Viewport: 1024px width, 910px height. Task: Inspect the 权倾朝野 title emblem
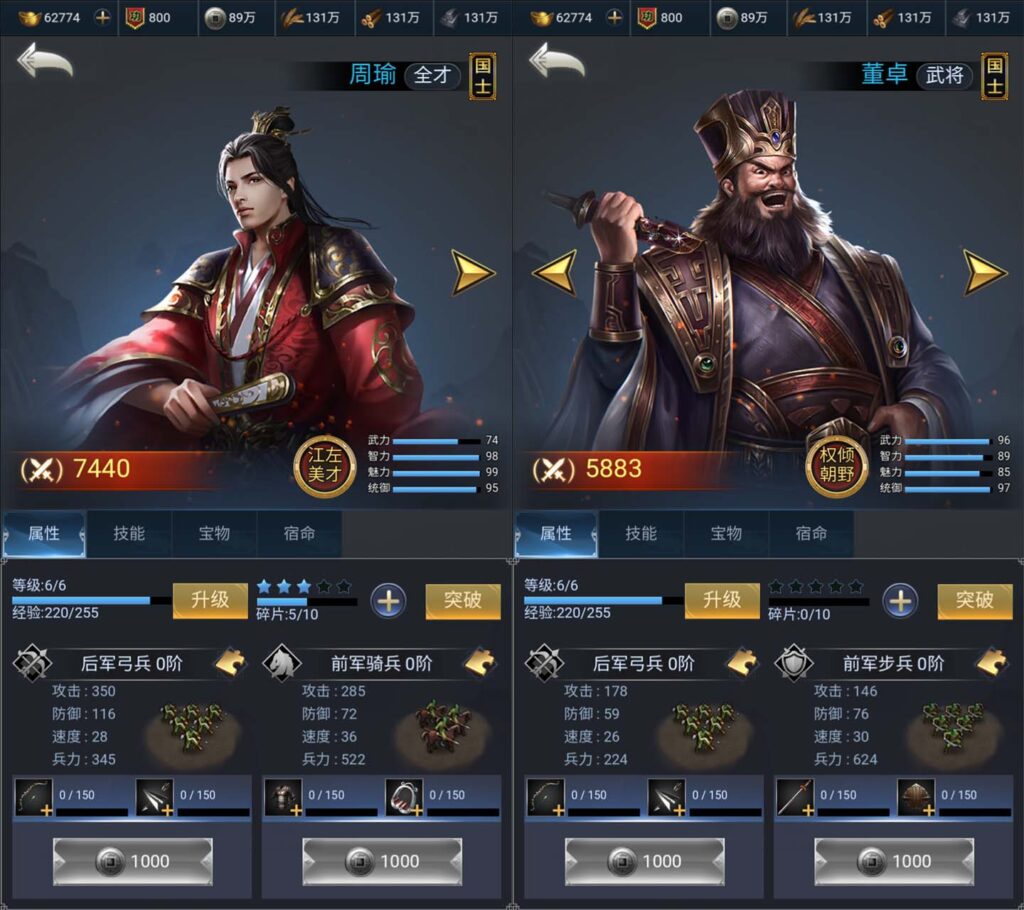pos(837,467)
